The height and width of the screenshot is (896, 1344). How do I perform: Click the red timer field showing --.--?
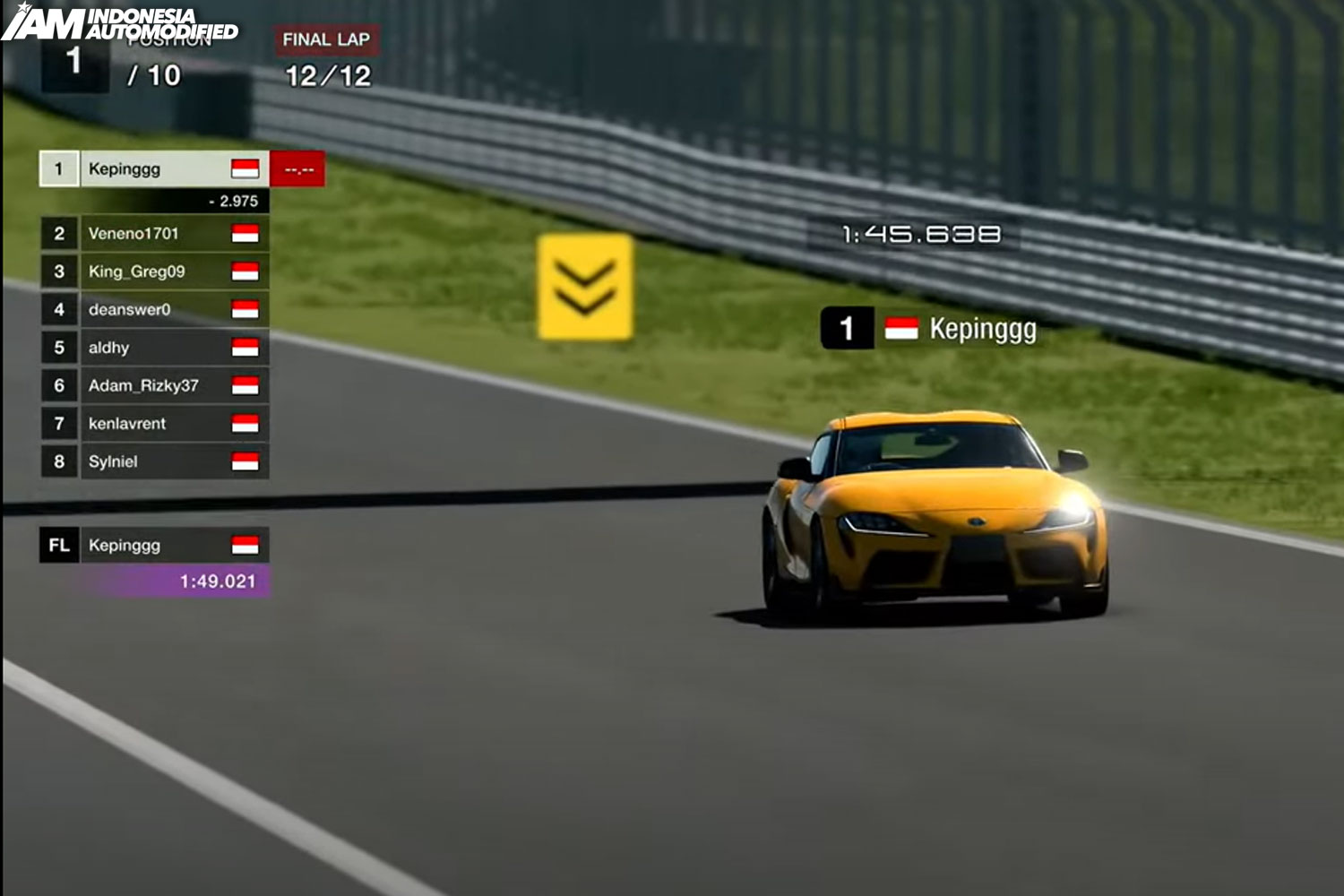(296, 168)
